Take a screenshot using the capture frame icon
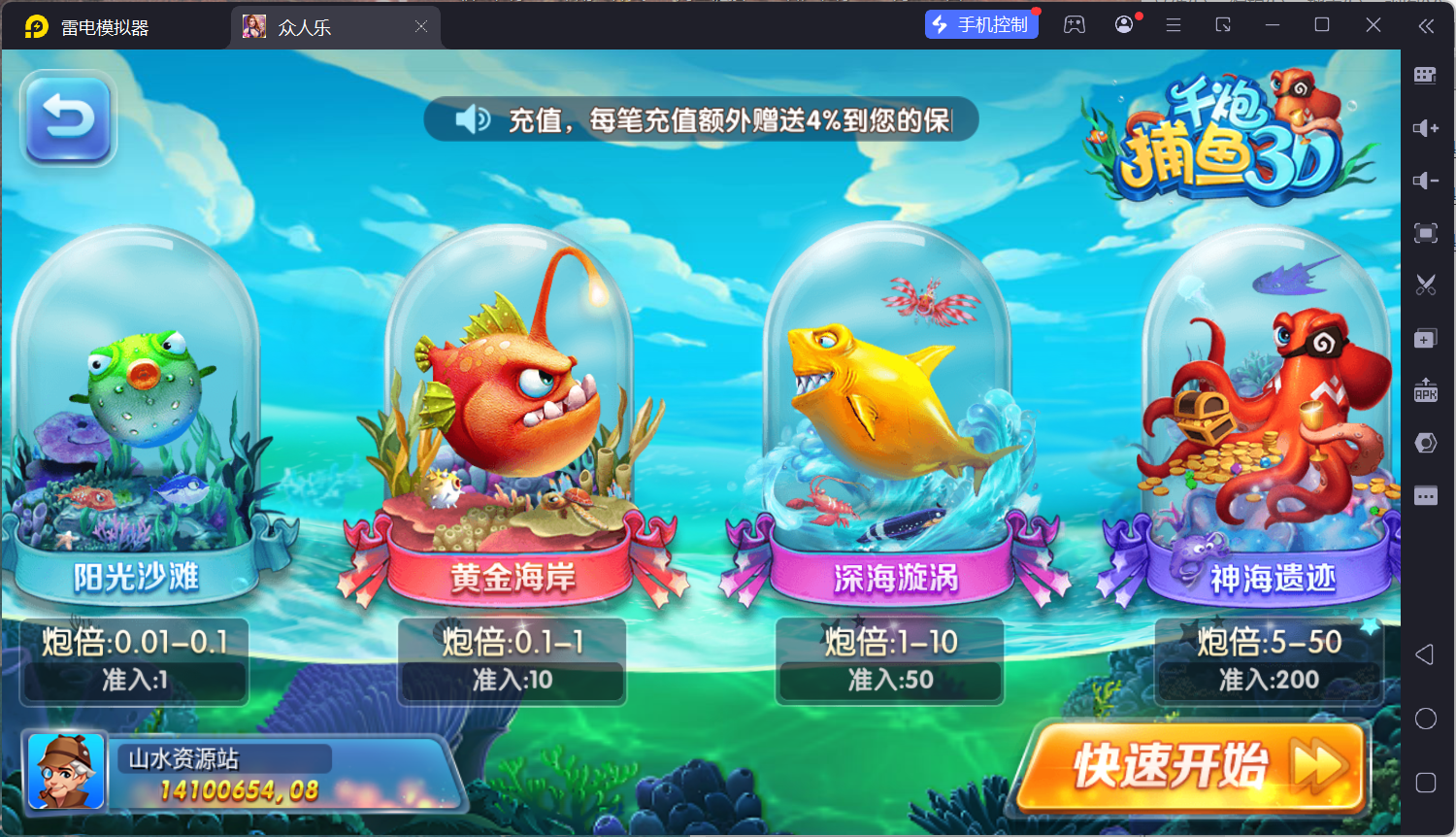The height and width of the screenshot is (837, 1456). click(1425, 233)
